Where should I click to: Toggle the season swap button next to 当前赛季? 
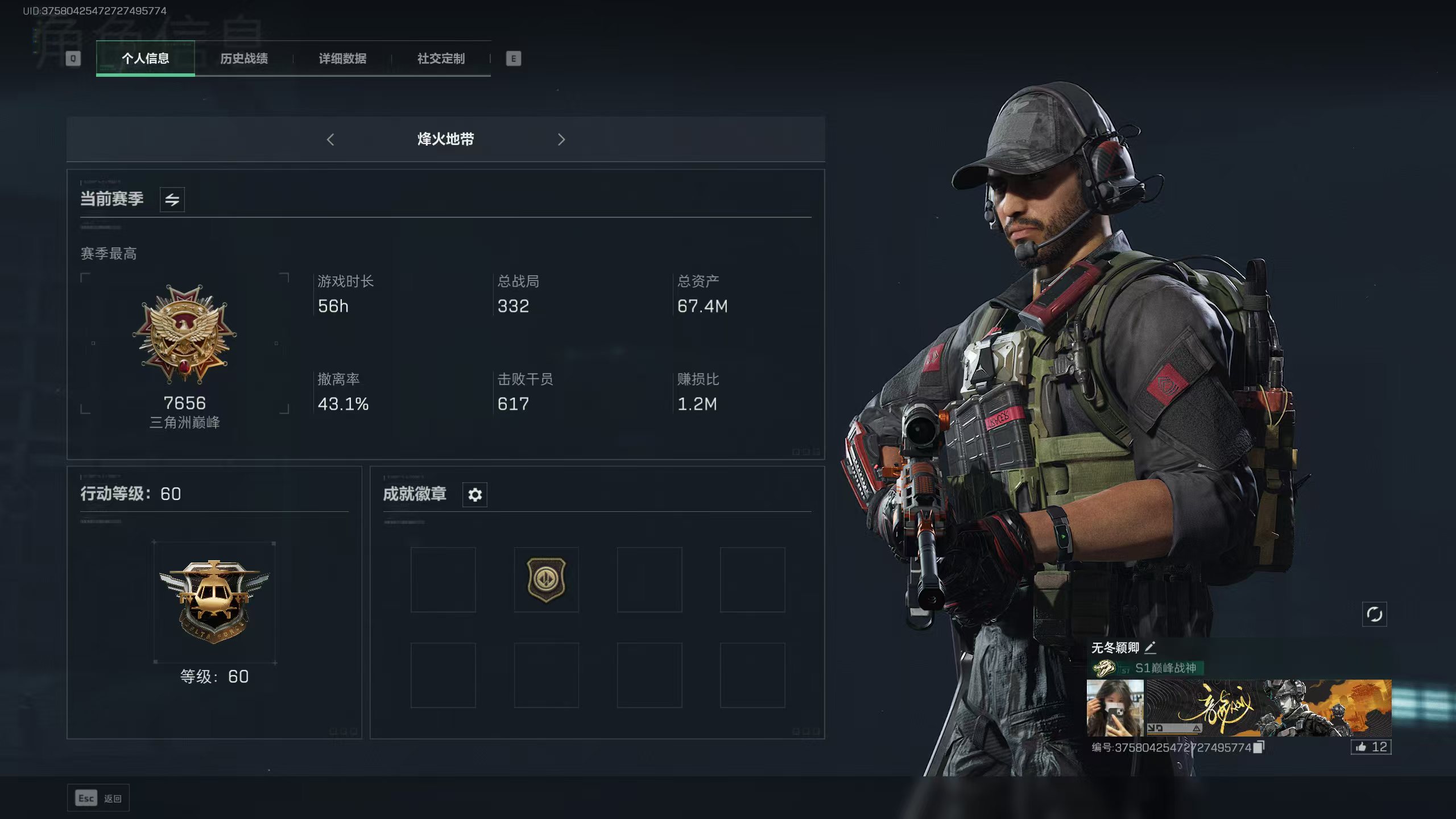pos(172,200)
